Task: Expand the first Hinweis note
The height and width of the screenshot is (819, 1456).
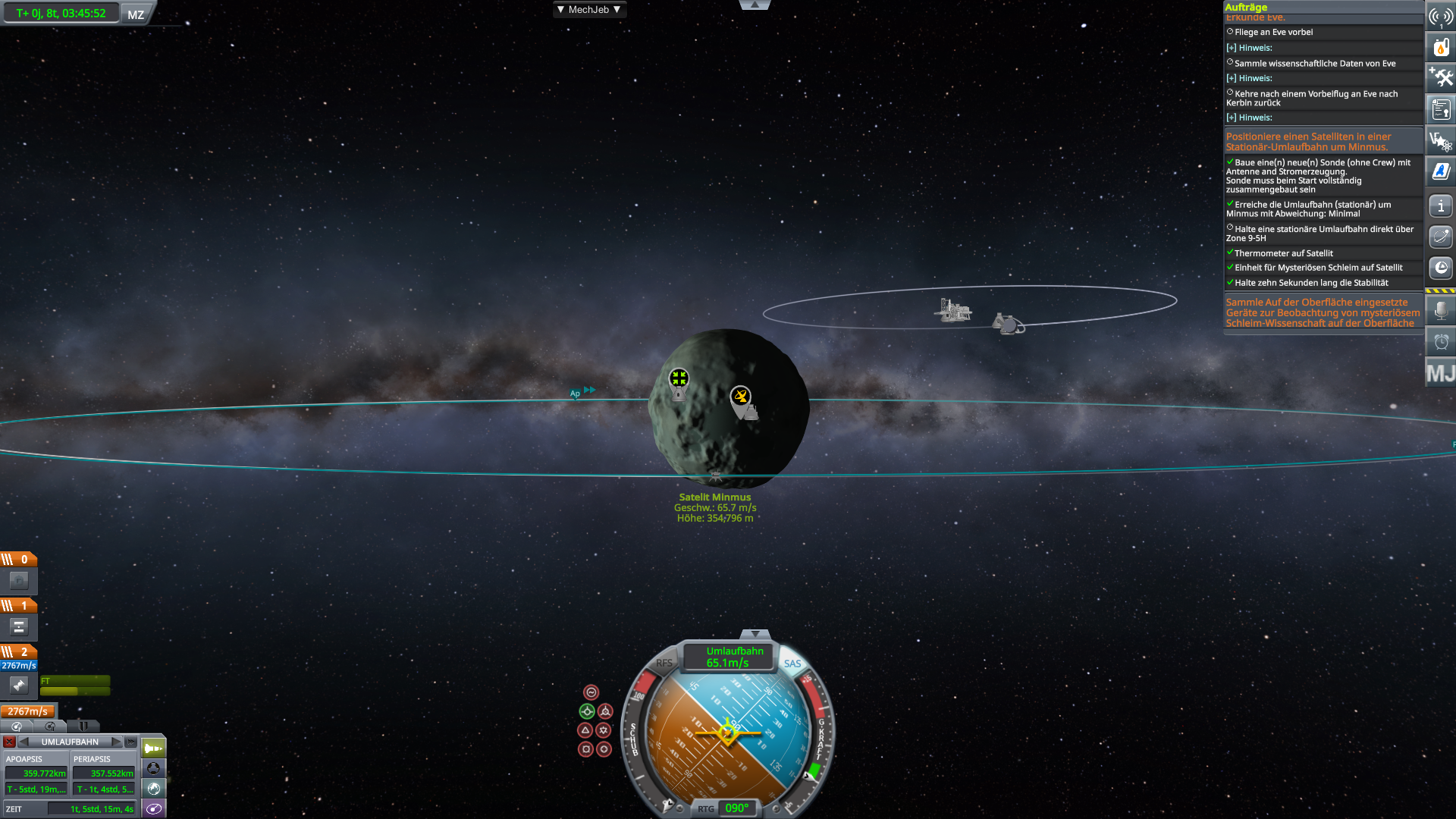Action: pos(1232,48)
